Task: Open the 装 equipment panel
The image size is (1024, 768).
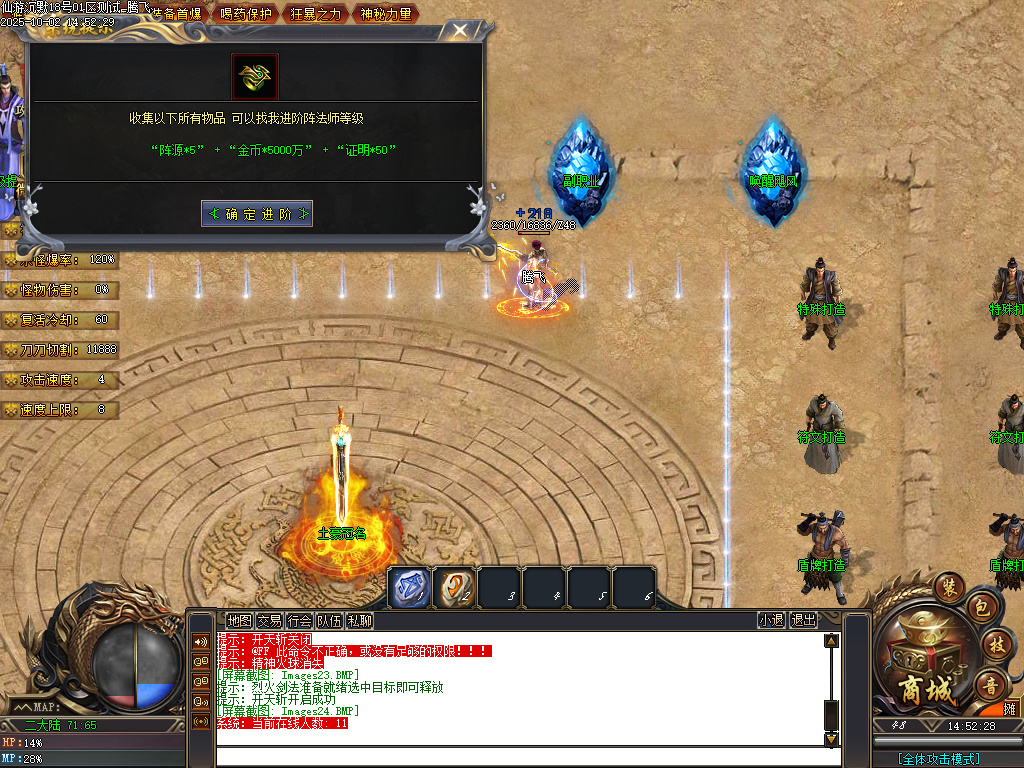Action: pos(946,586)
